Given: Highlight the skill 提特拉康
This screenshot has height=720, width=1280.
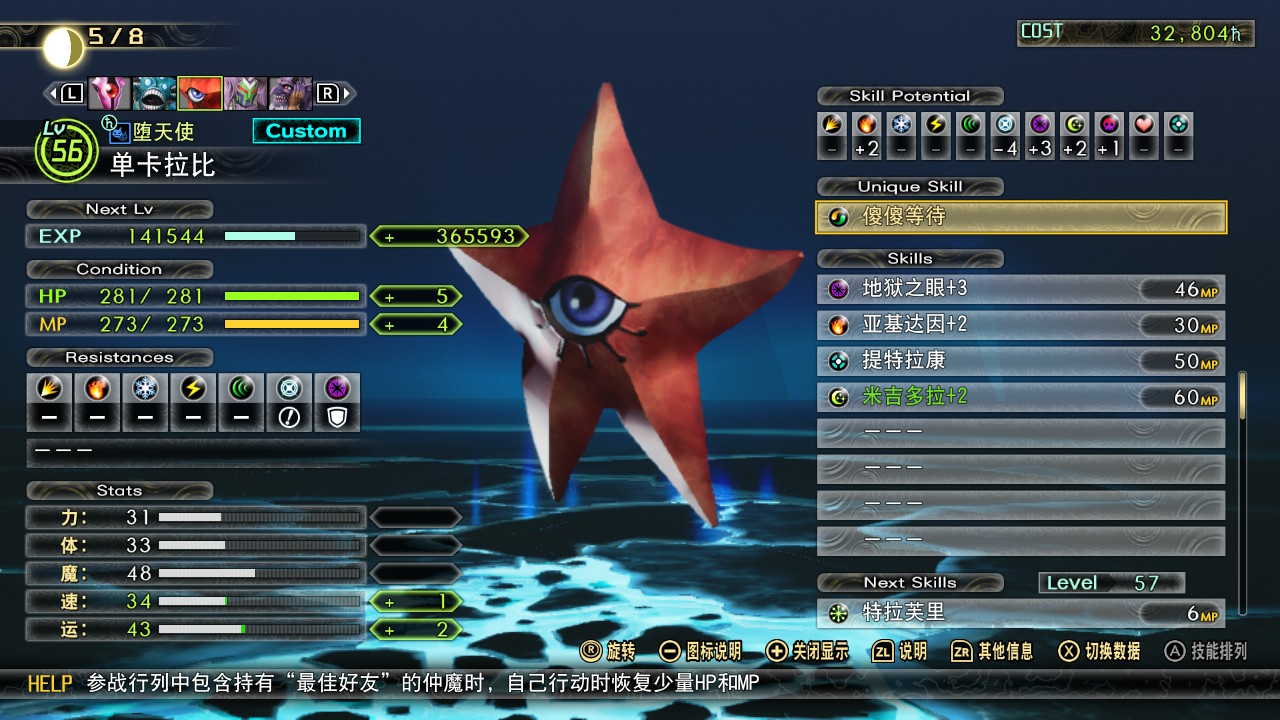Looking at the screenshot, I should pyautogui.click(x=1021, y=361).
